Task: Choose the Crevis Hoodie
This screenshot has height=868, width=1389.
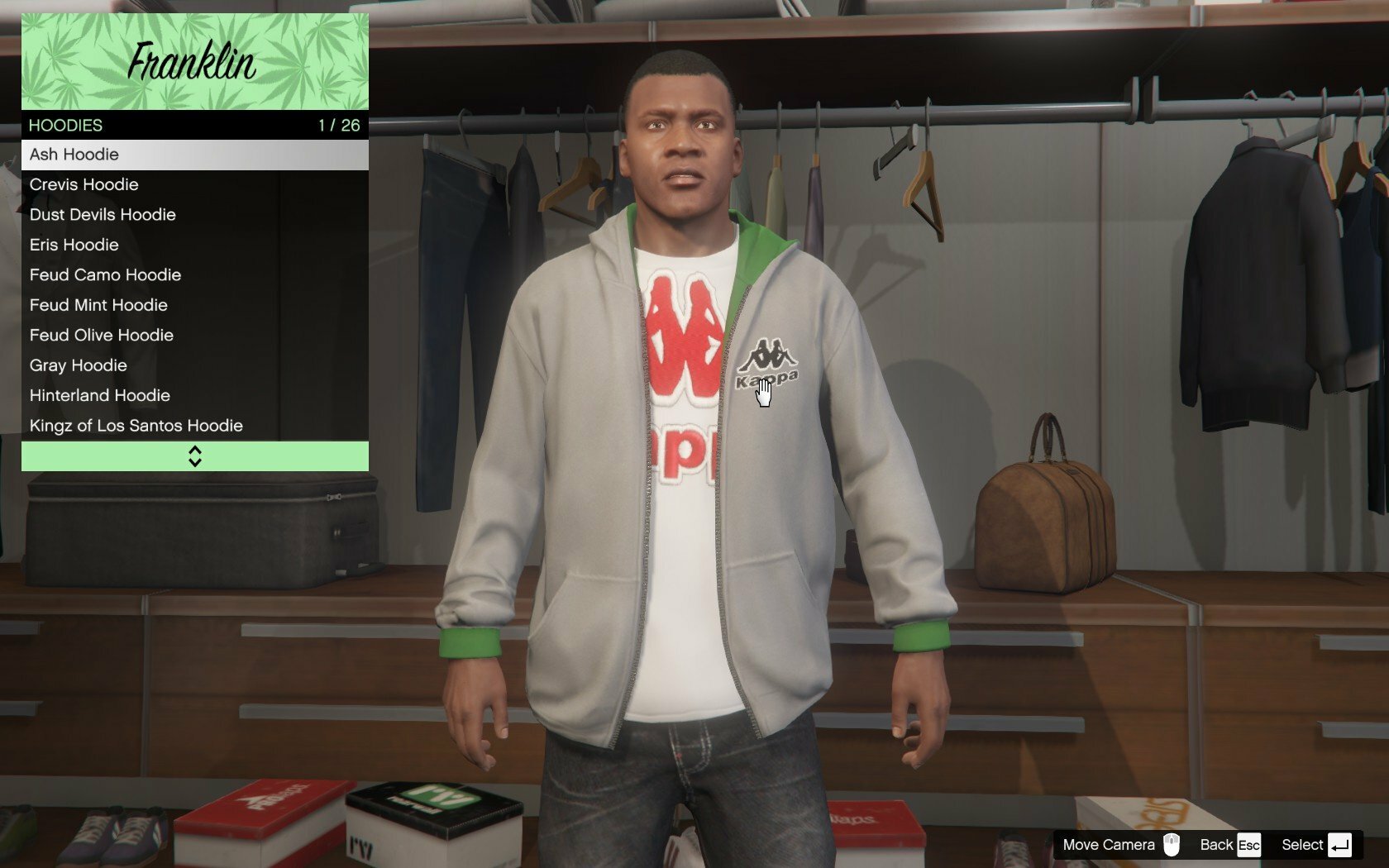Action: (194, 184)
